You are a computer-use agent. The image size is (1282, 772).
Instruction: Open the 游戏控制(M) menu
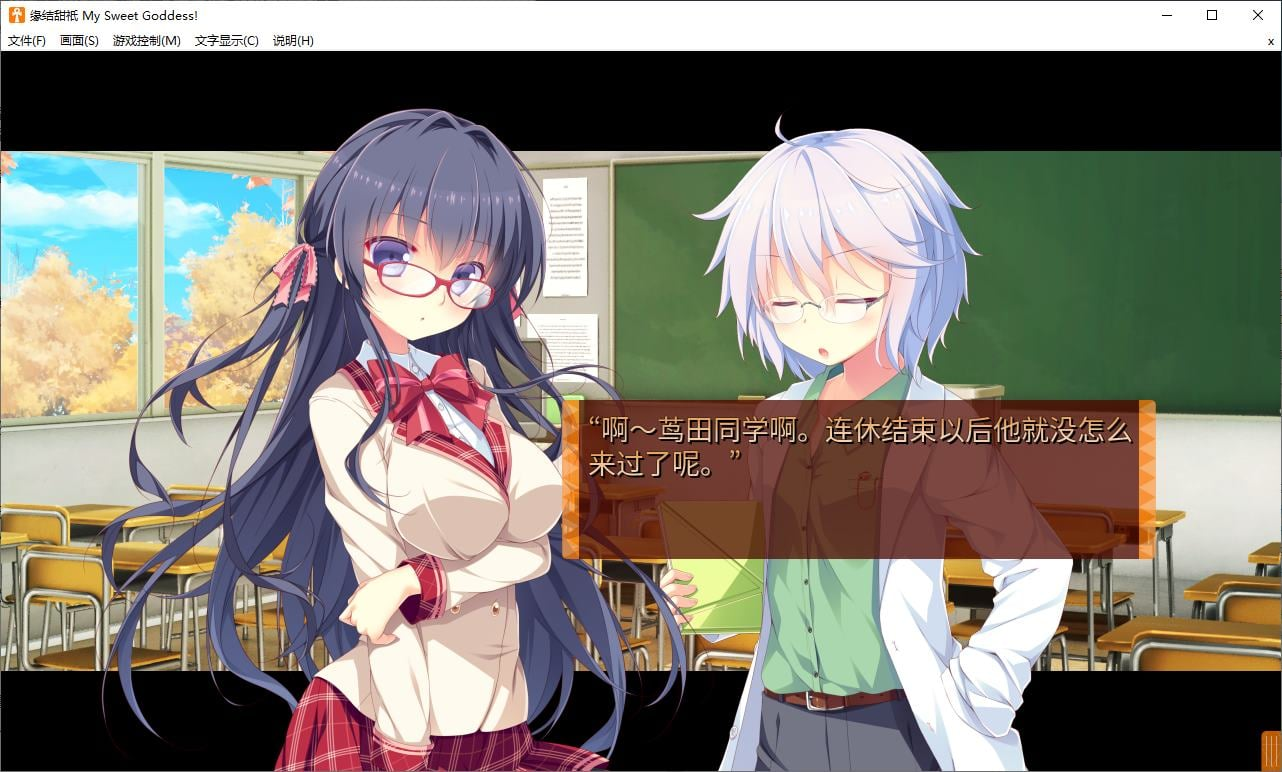pos(144,41)
